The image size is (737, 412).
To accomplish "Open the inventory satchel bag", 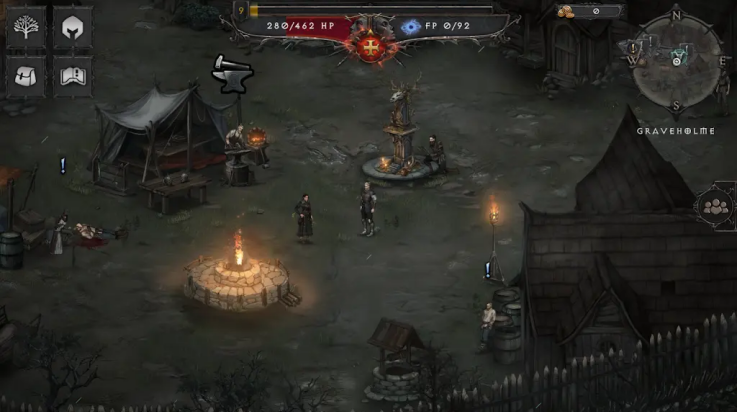I will point(26,76).
